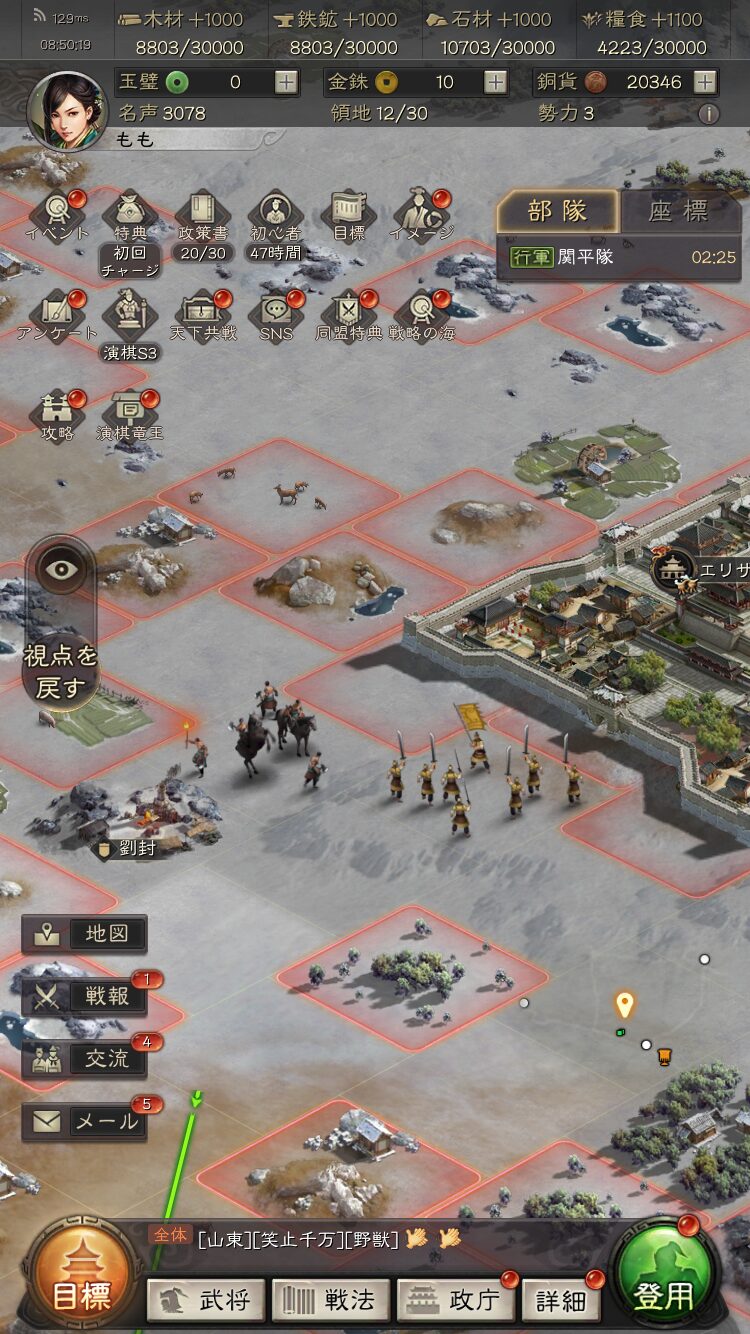Open the 地図 map button
Image resolution: width=750 pixels, height=1334 pixels.
click(85, 934)
